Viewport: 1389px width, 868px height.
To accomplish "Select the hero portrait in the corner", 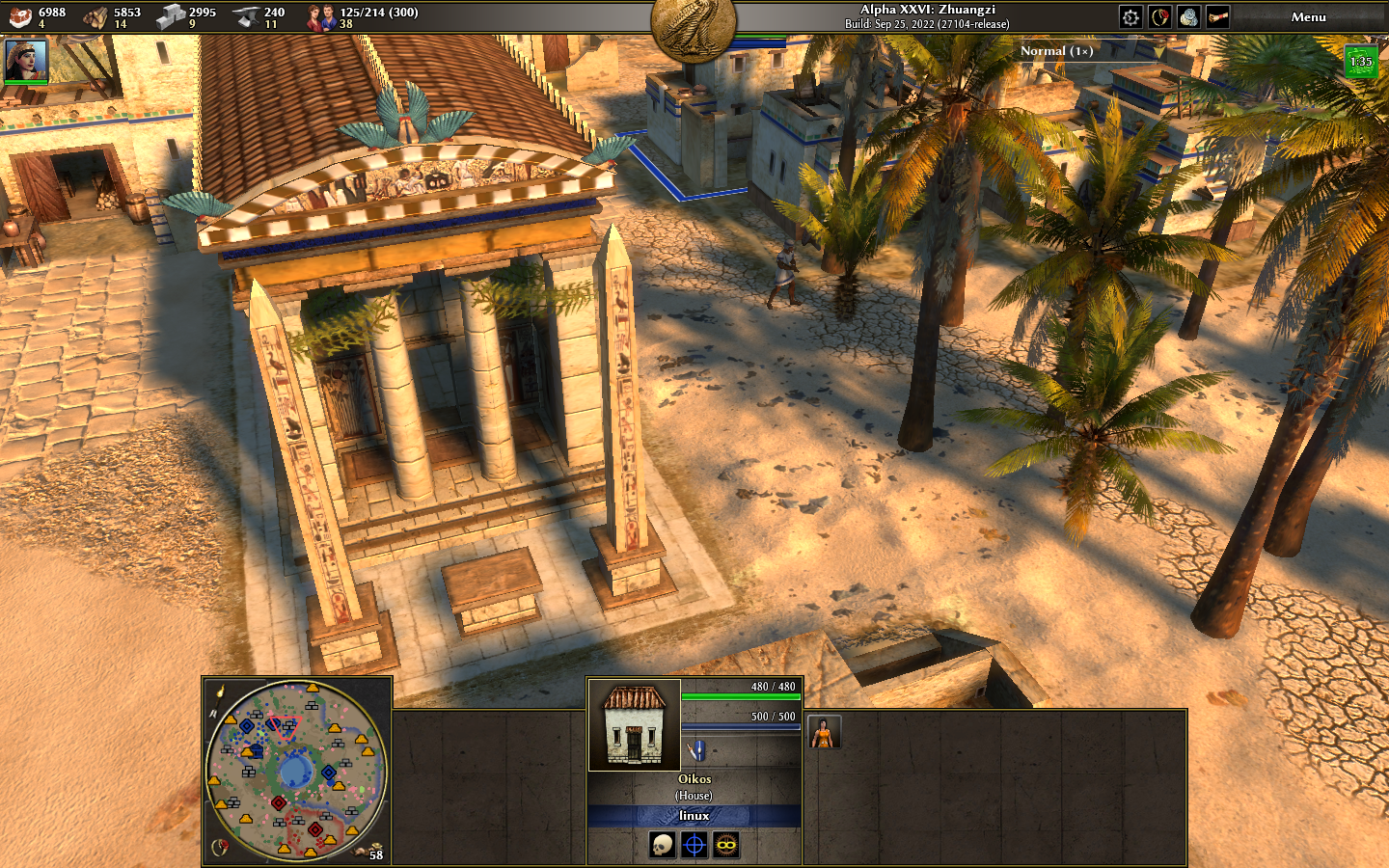I will (x=26, y=61).
